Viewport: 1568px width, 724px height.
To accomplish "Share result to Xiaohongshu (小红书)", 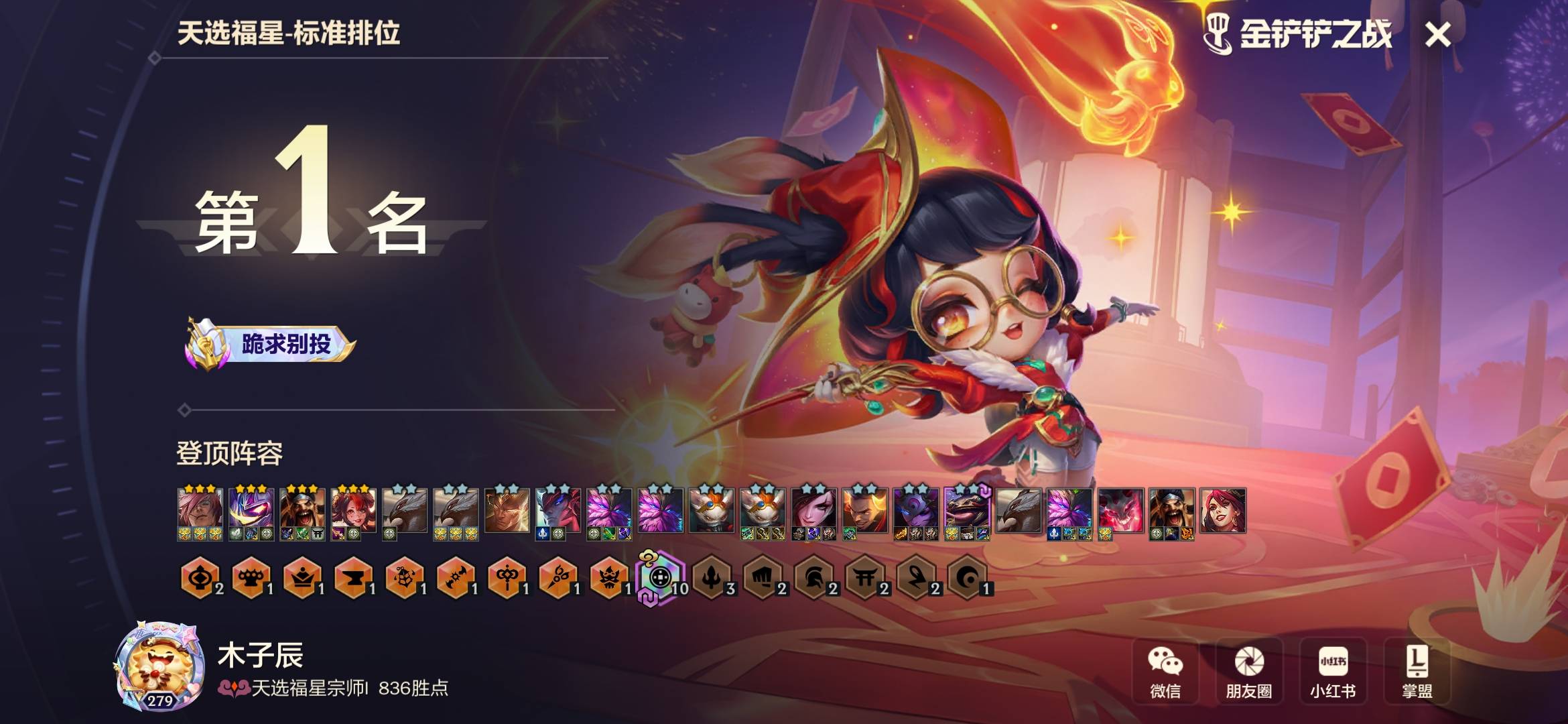I will point(1333,671).
